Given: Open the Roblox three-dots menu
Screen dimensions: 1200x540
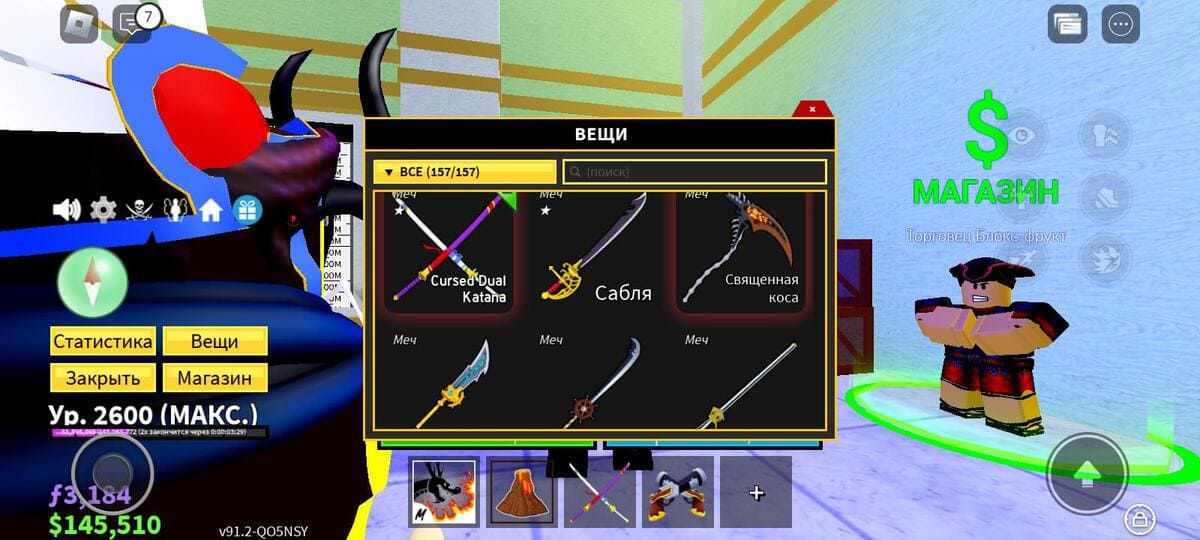Looking at the screenshot, I should coord(1120,24).
